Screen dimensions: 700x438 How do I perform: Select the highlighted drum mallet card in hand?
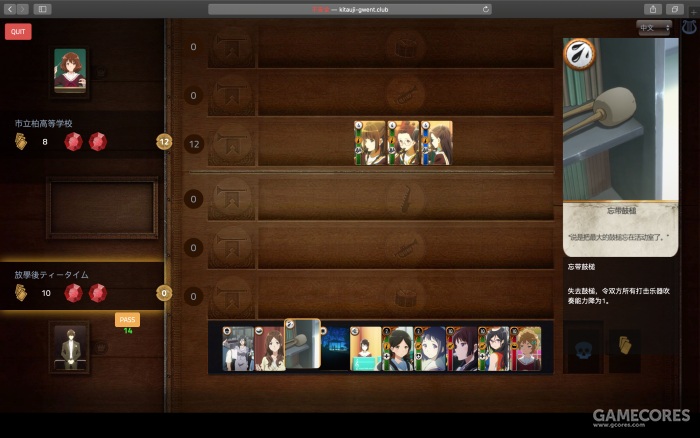(x=302, y=345)
